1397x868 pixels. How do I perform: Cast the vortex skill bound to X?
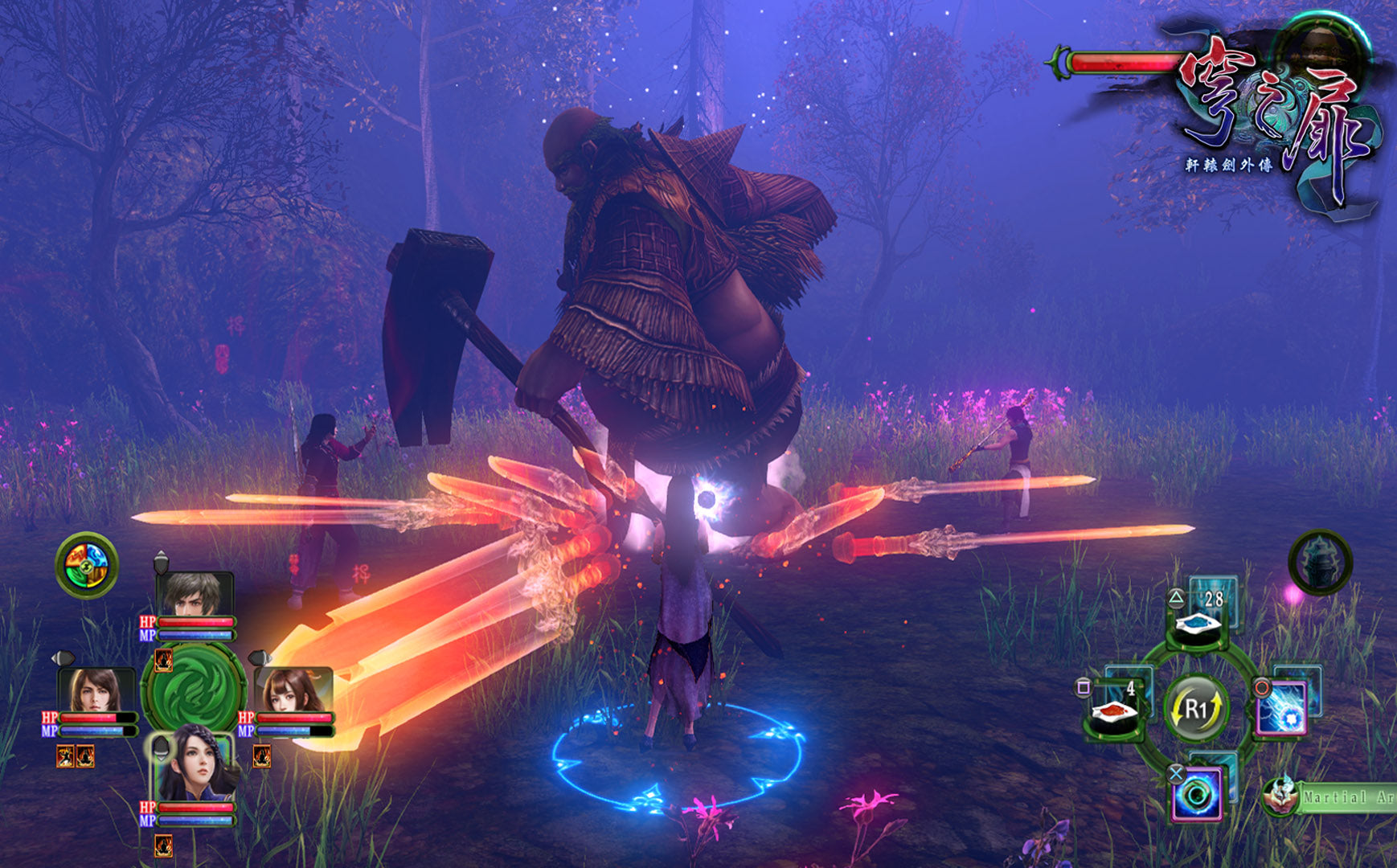(x=1197, y=795)
